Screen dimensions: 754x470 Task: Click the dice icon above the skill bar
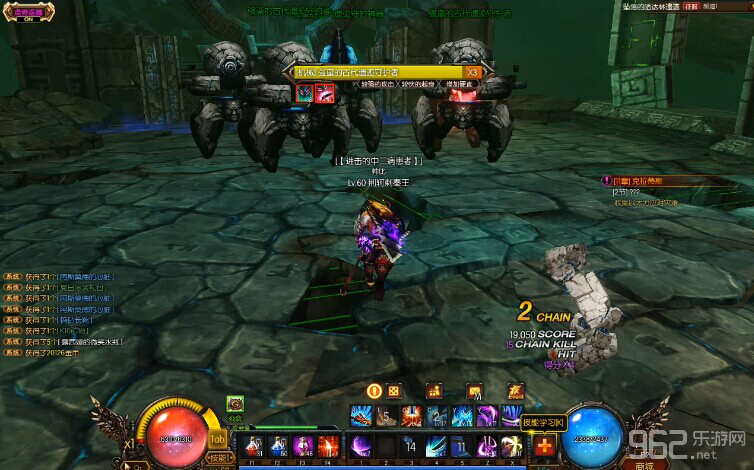394,391
